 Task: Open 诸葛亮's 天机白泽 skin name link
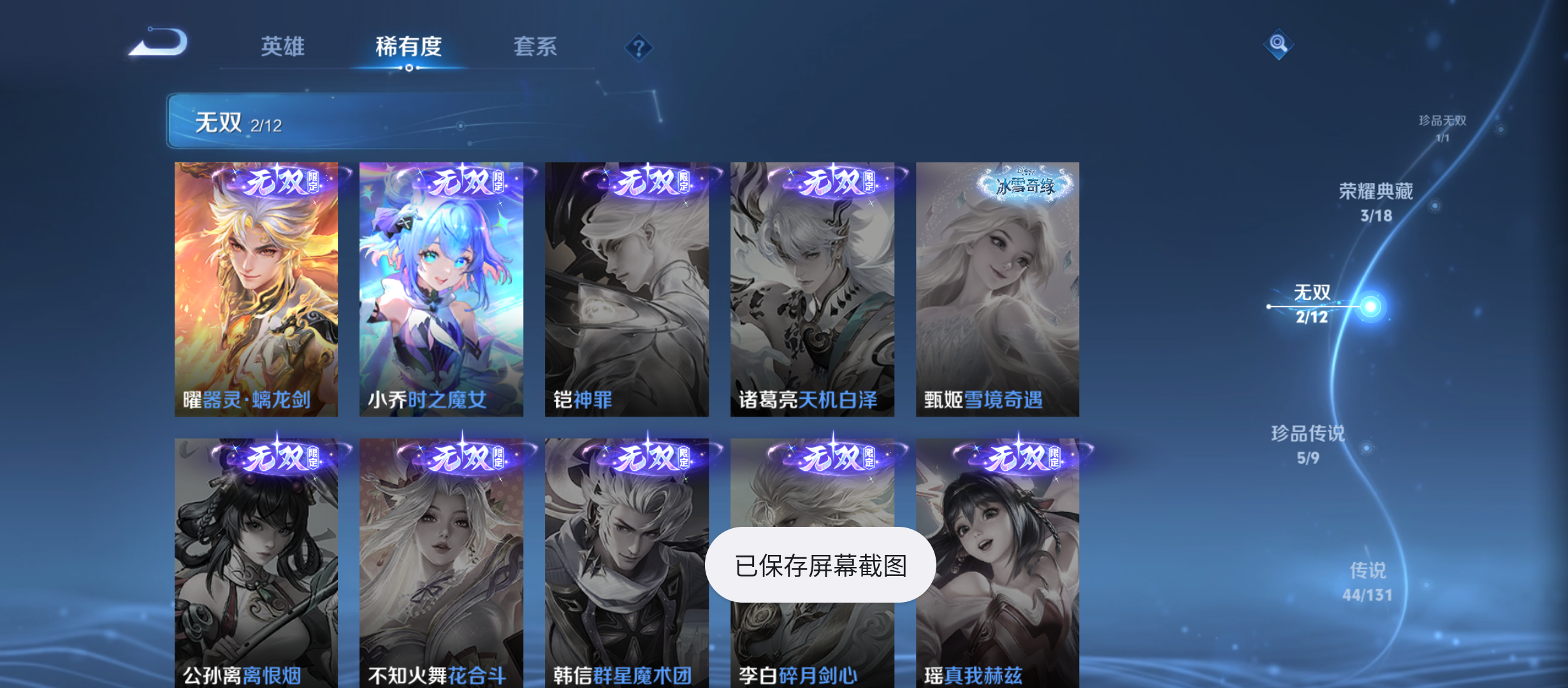pyautogui.click(x=810, y=399)
